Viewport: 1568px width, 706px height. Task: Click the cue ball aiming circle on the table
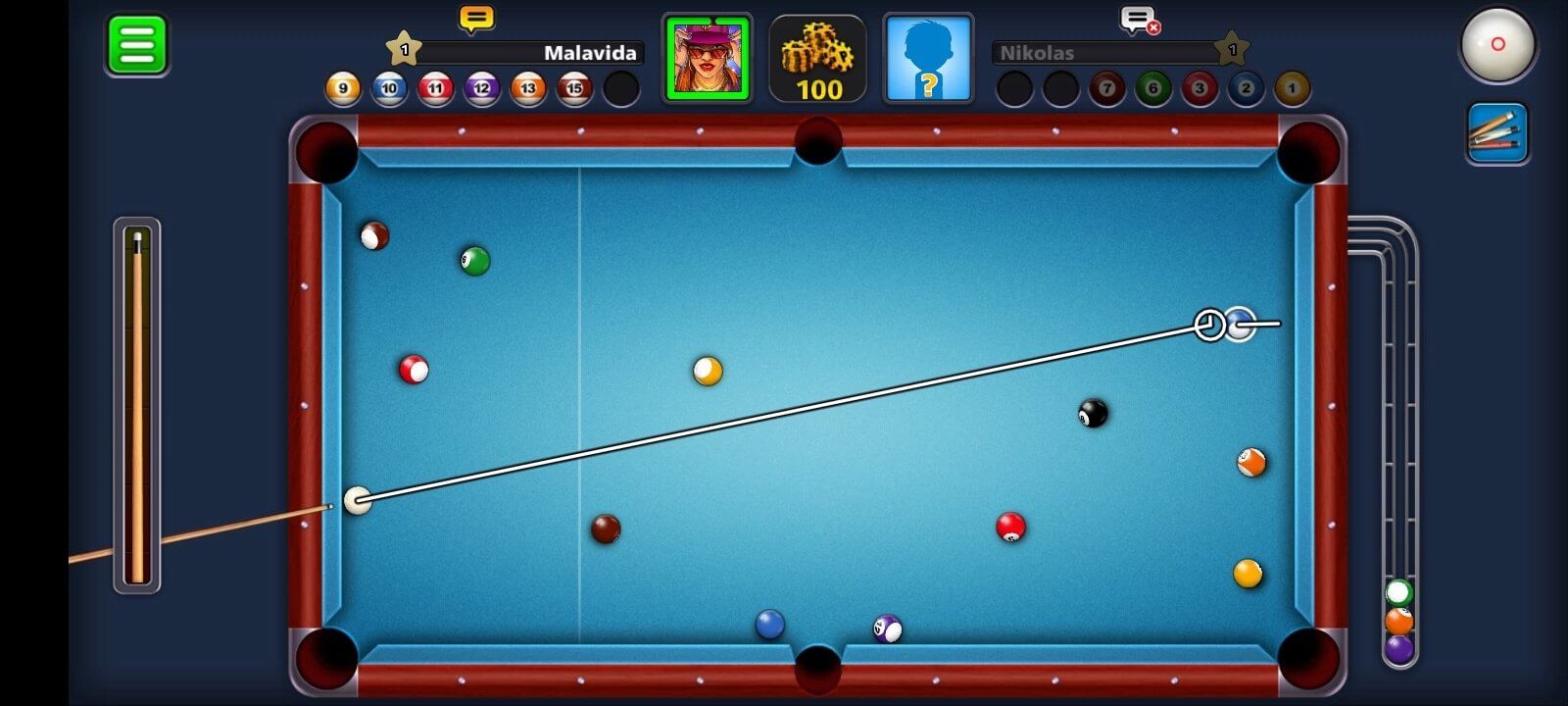(1209, 326)
